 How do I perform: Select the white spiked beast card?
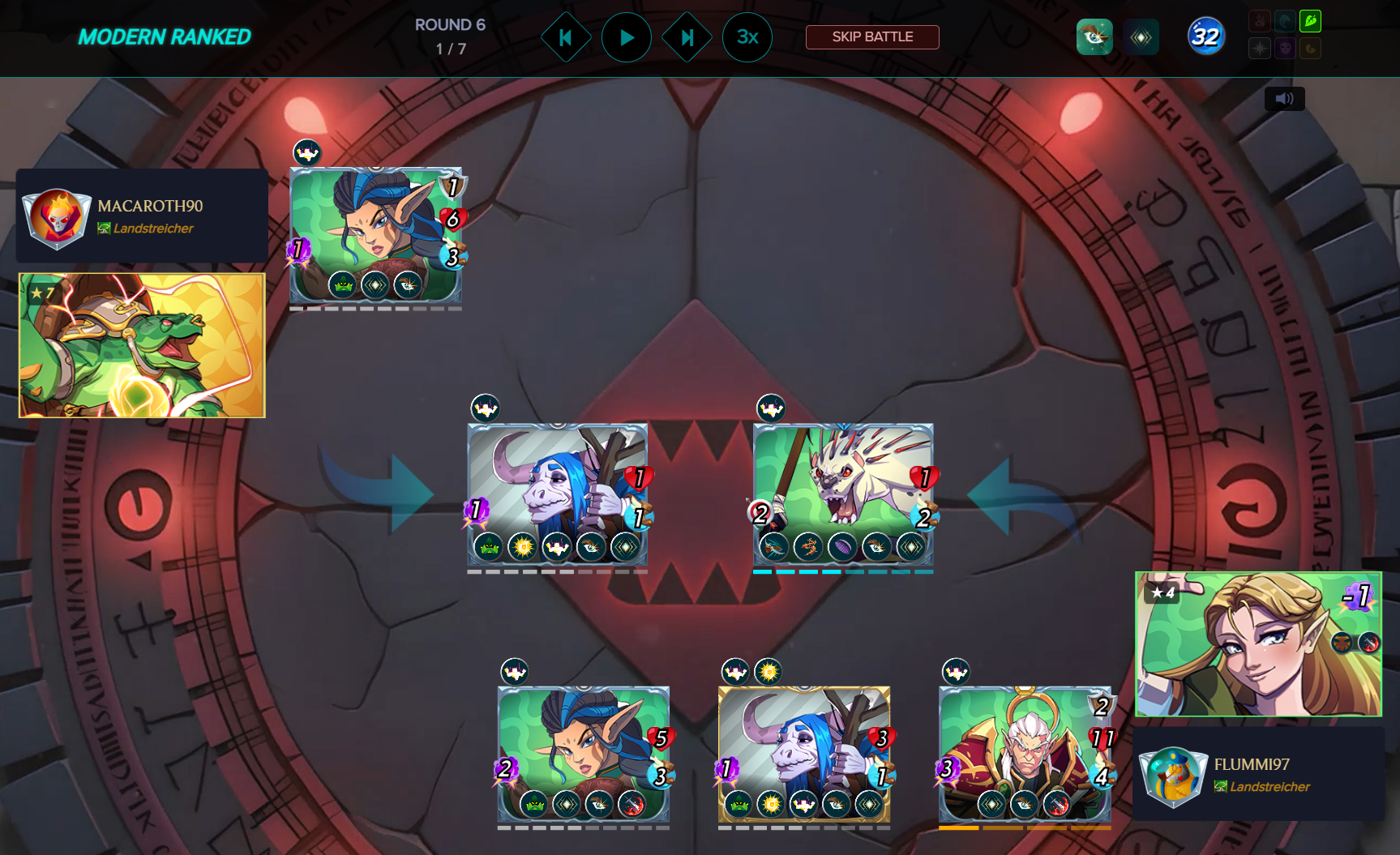[843, 486]
